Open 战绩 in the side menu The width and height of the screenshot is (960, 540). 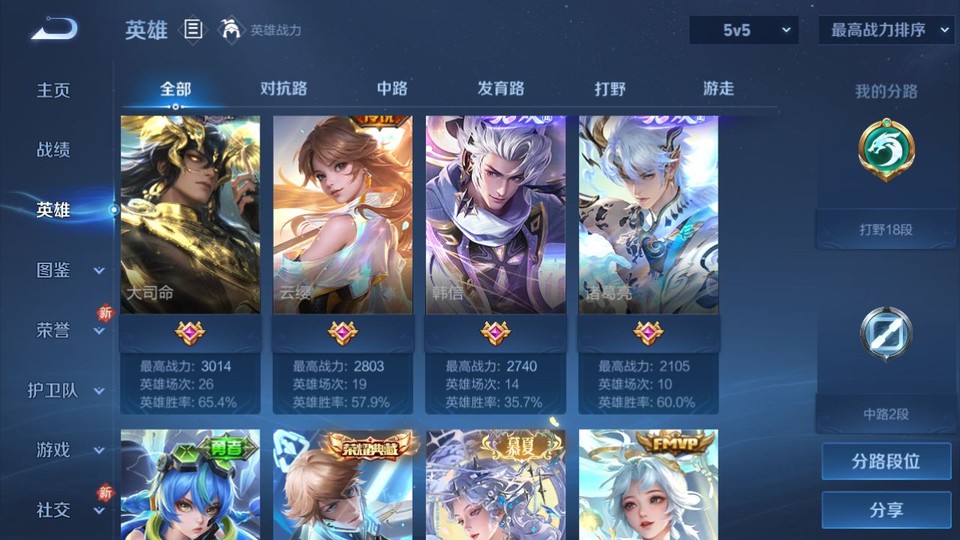[x=54, y=150]
